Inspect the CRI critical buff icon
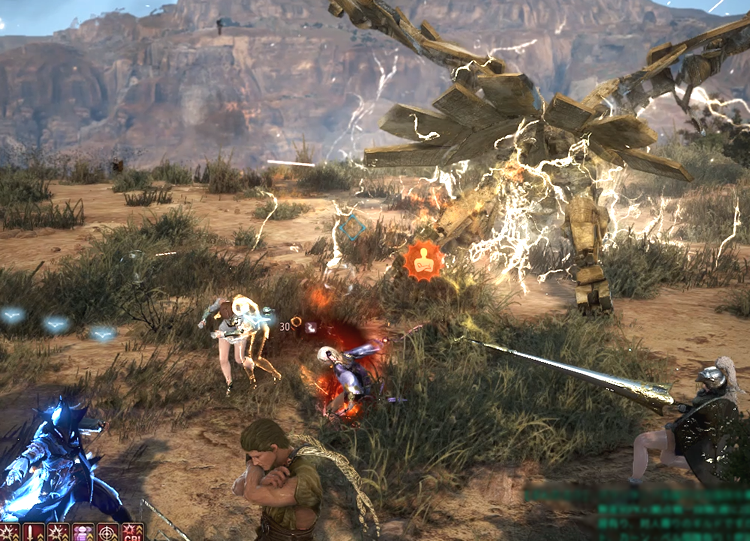750x541 pixels. pyautogui.click(x=132, y=532)
